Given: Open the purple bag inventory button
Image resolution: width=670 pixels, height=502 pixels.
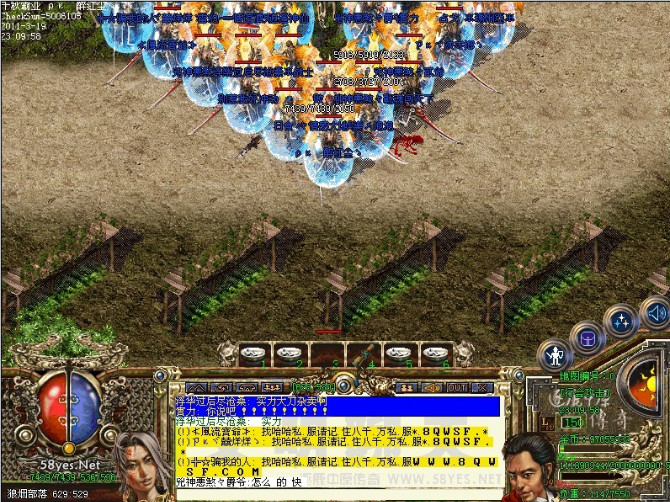Looking at the screenshot, I should (x=587, y=337).
